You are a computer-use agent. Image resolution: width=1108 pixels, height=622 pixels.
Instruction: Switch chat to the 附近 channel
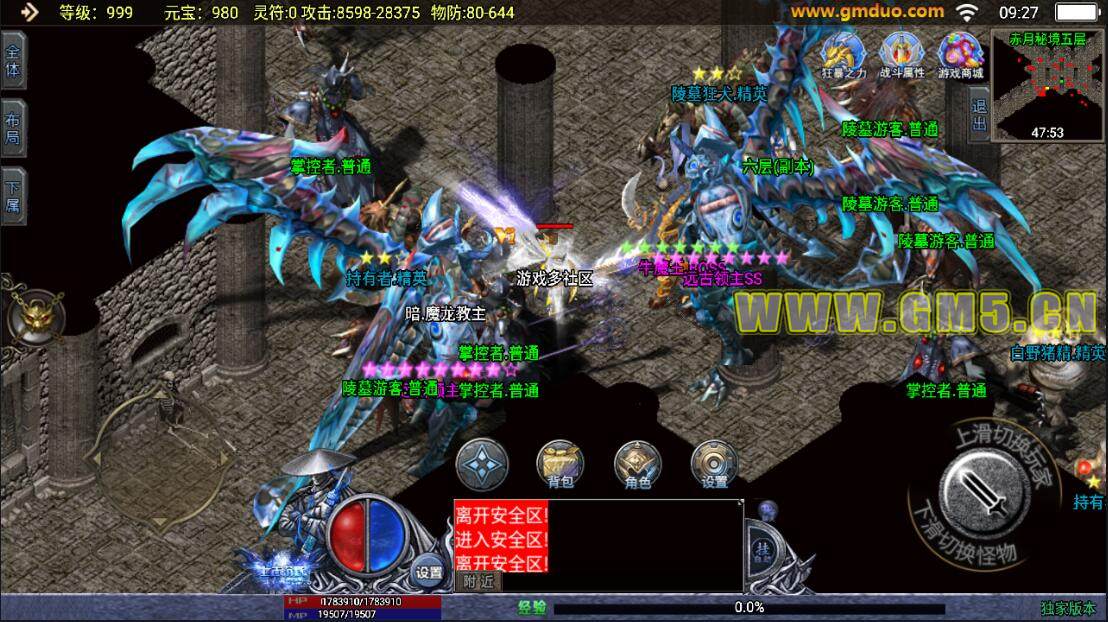click(479, 581)
